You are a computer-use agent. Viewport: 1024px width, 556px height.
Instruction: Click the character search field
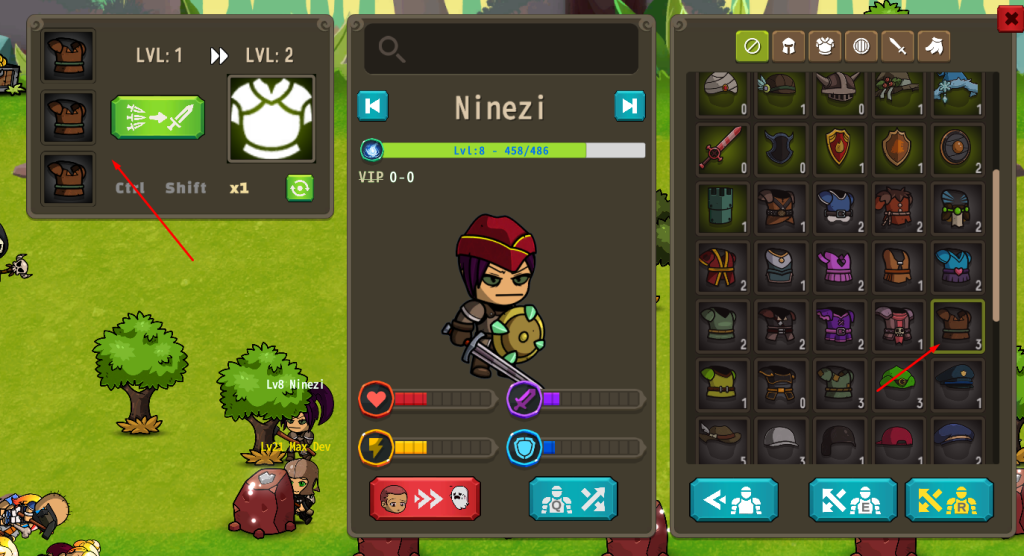(501, 48)
